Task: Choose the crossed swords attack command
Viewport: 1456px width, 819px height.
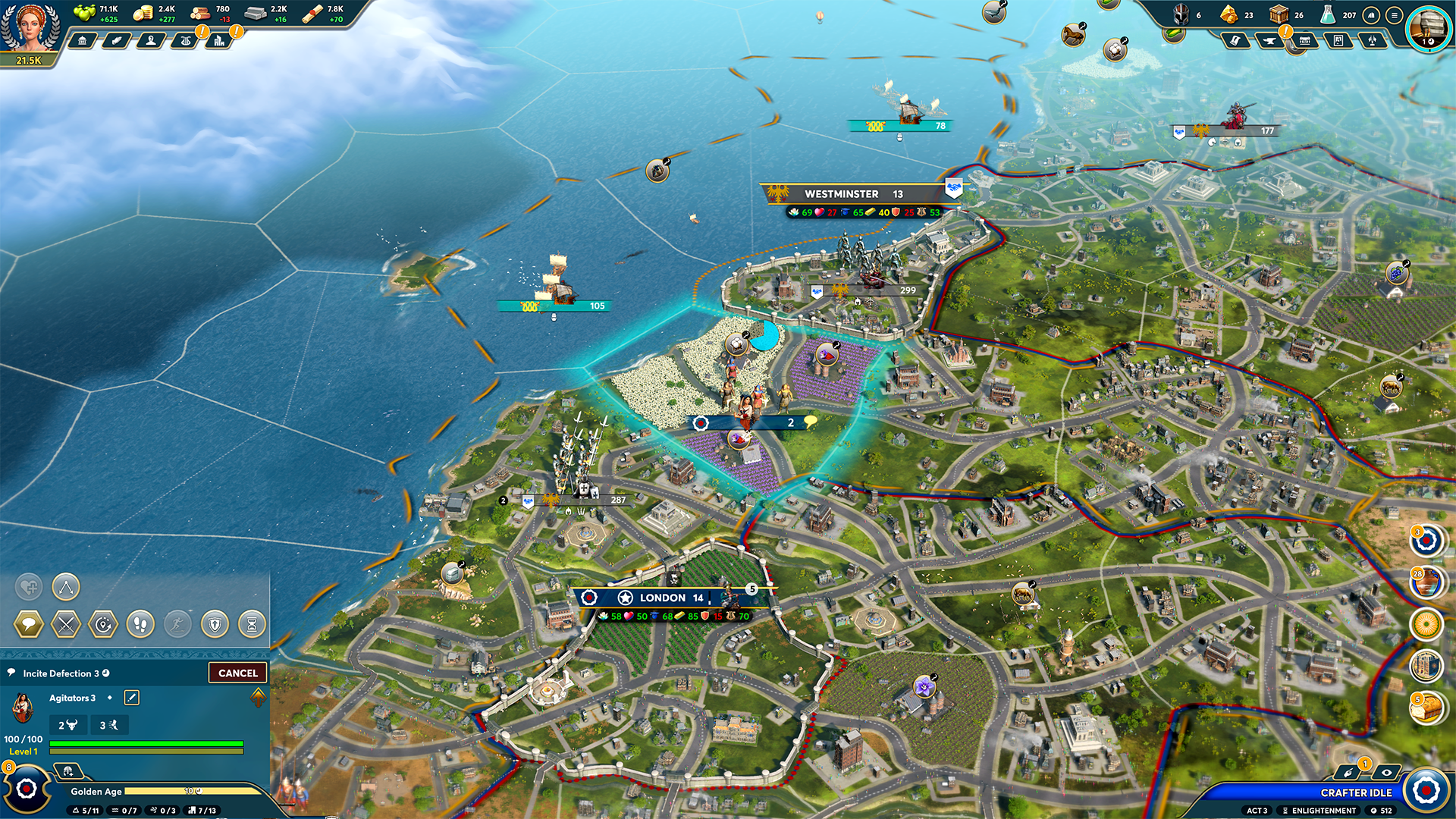Action: click(66, 625)
